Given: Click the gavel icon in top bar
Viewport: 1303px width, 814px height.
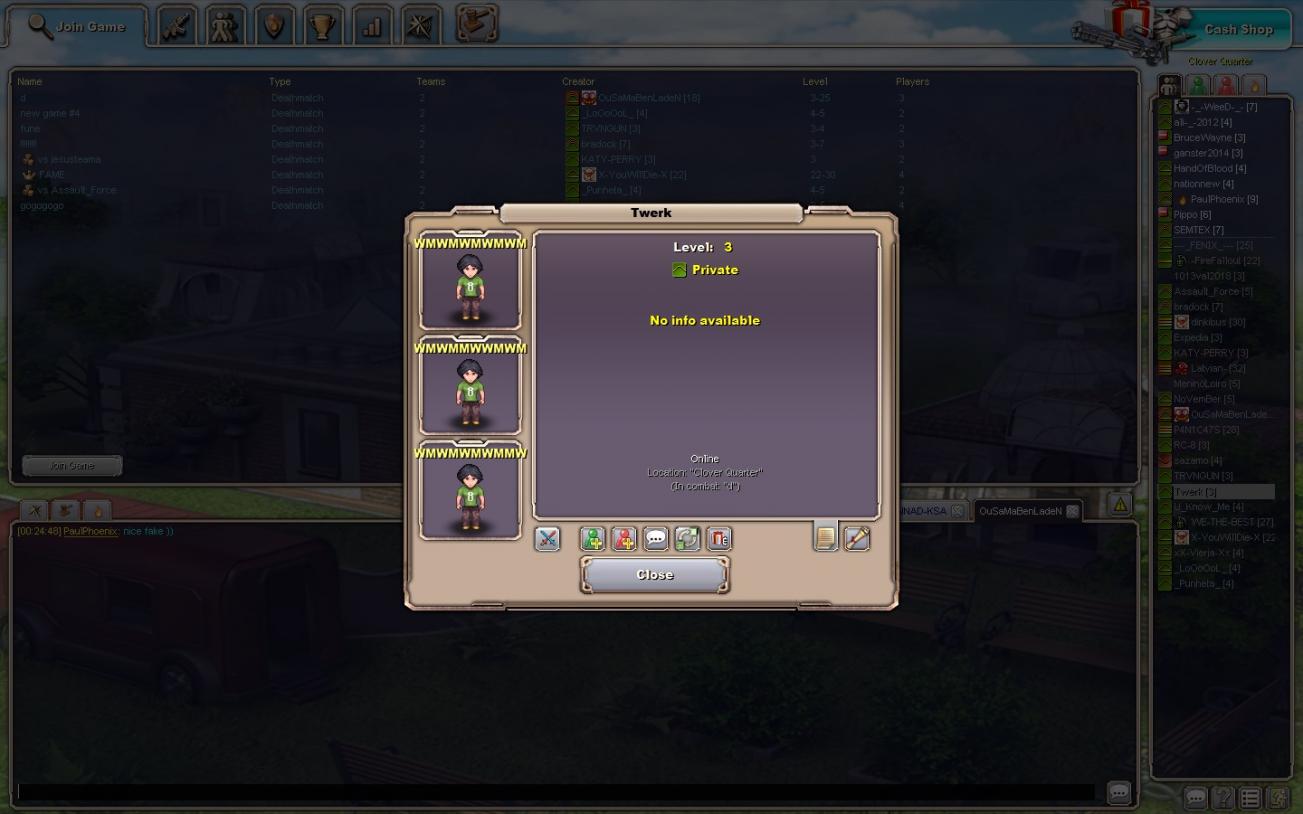Looking at the screenshot, I should 477,24.
